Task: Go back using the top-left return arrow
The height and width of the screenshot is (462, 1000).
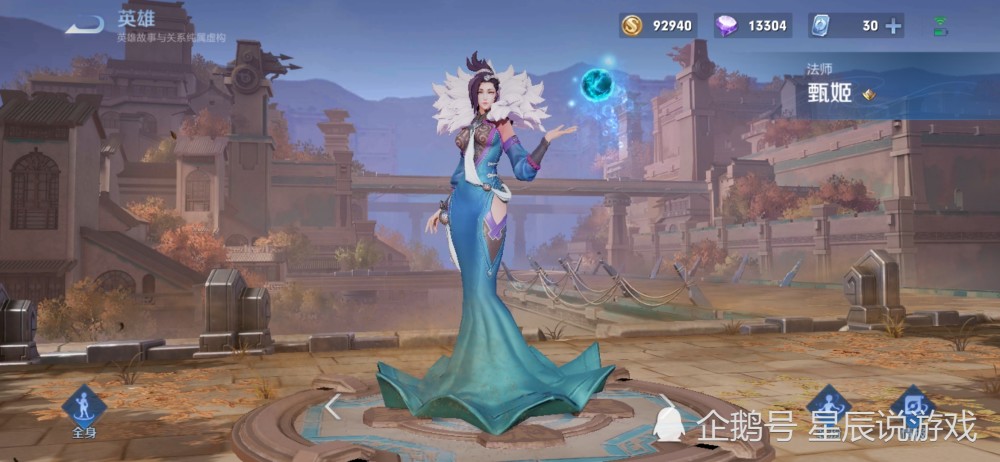Action: click(x=84, y=24)
